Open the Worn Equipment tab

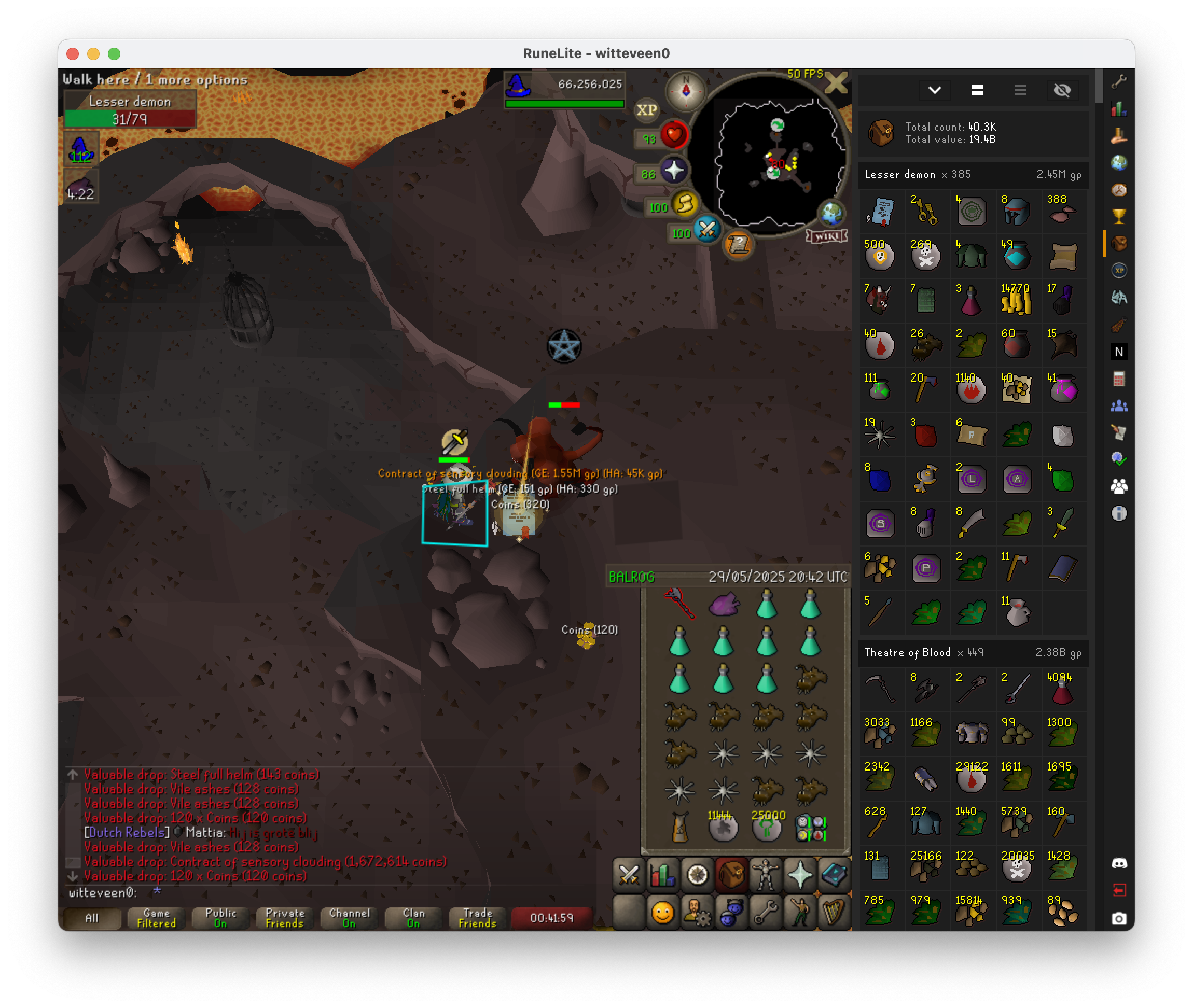pos(766,875)
